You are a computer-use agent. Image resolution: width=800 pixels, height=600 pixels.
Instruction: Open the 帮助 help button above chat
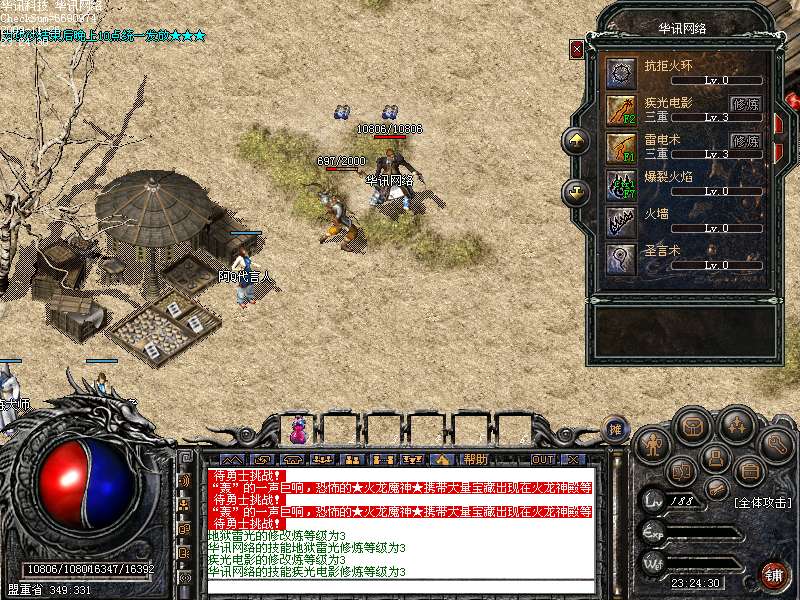(x=476, y=459)
